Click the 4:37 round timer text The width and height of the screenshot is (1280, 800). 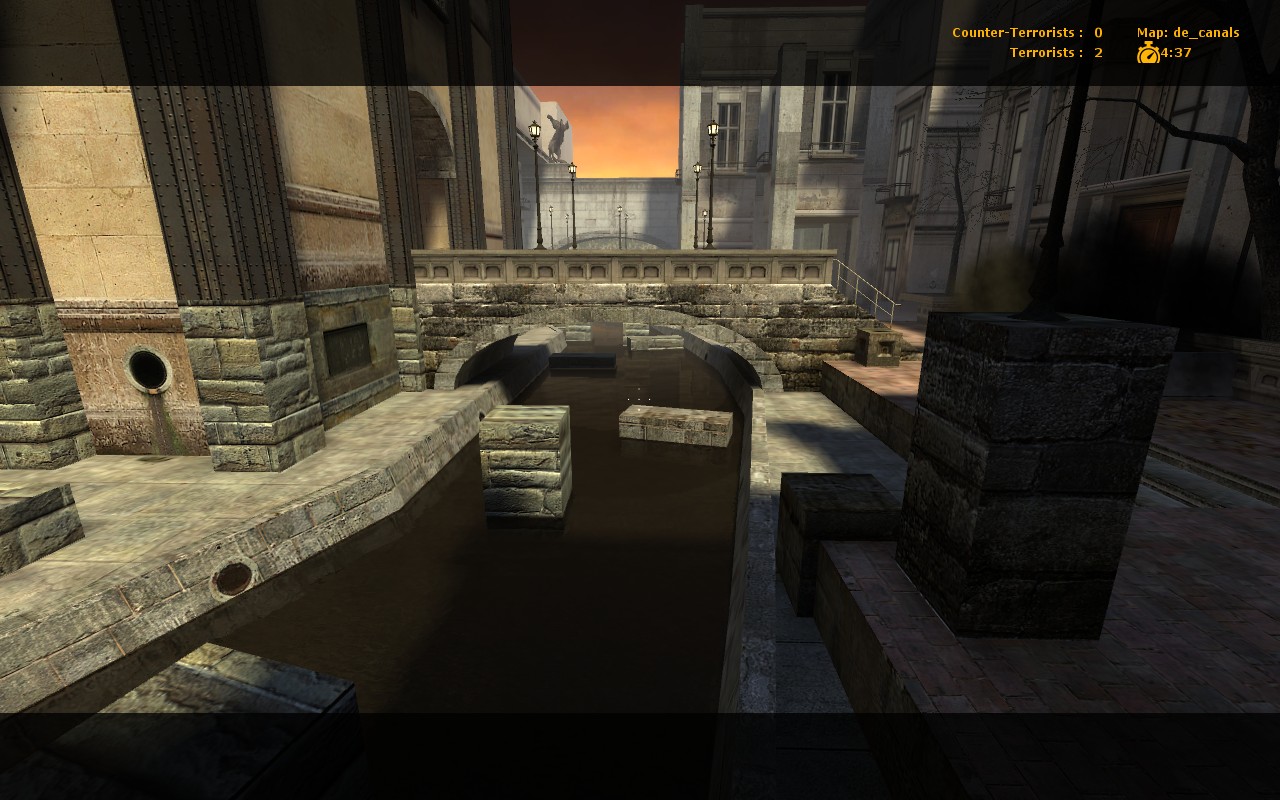pos(1175,52)
